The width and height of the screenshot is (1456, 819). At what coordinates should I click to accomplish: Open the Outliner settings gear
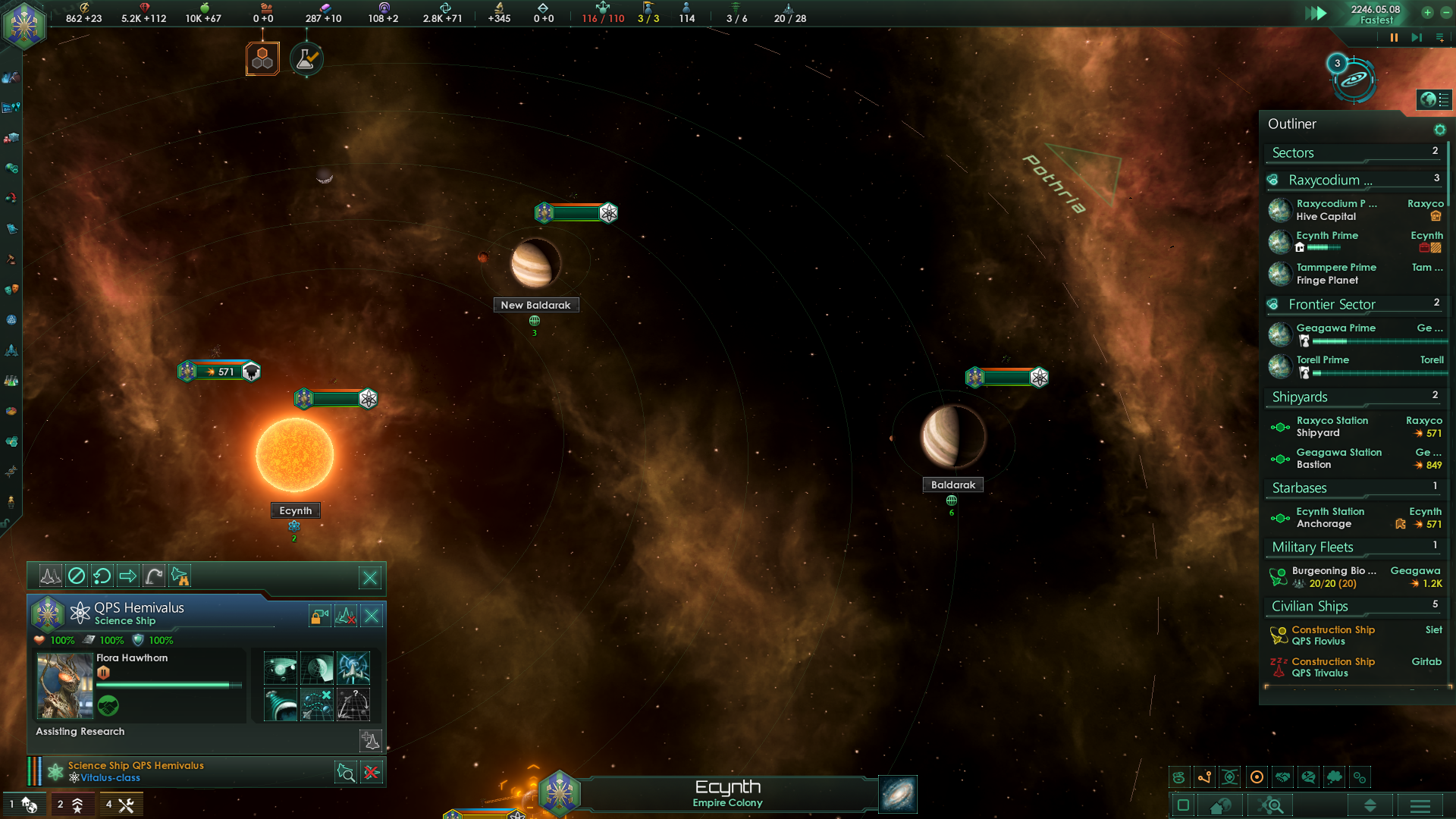1439,130
